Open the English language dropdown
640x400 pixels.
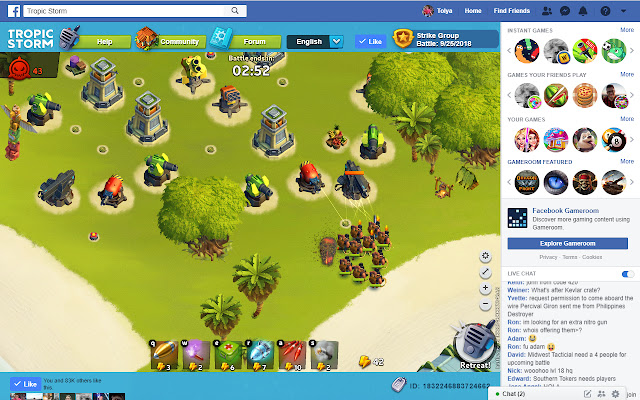pos(315,42)
